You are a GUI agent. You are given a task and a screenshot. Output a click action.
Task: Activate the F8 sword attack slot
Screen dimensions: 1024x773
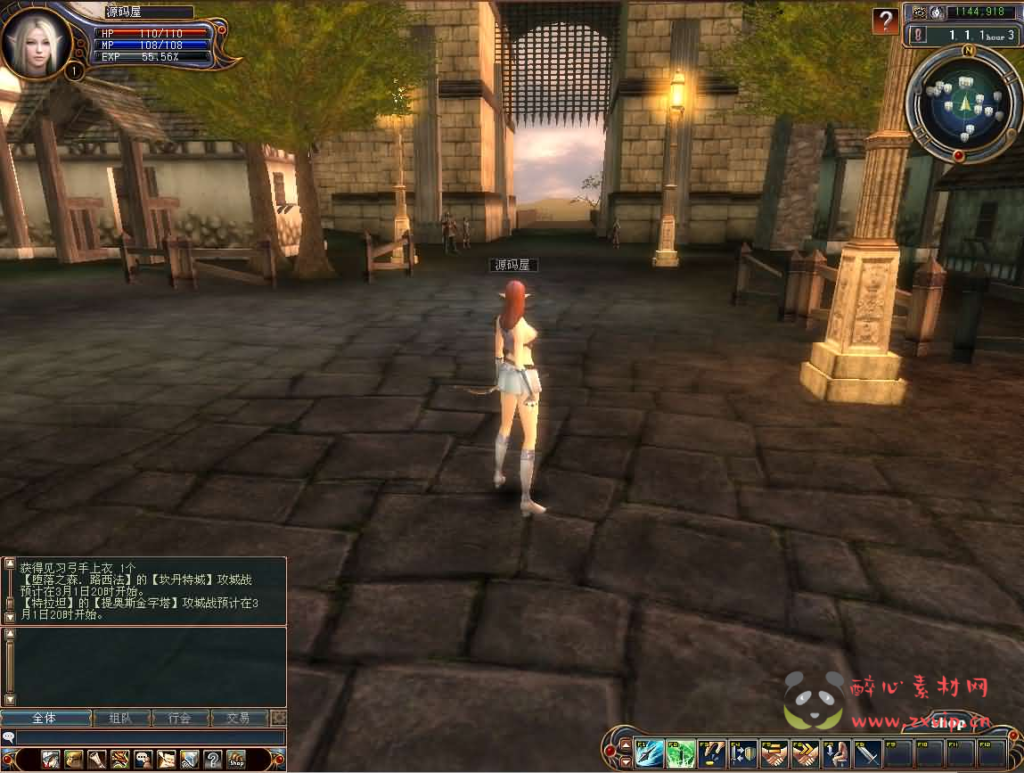[x=867, y=752]
